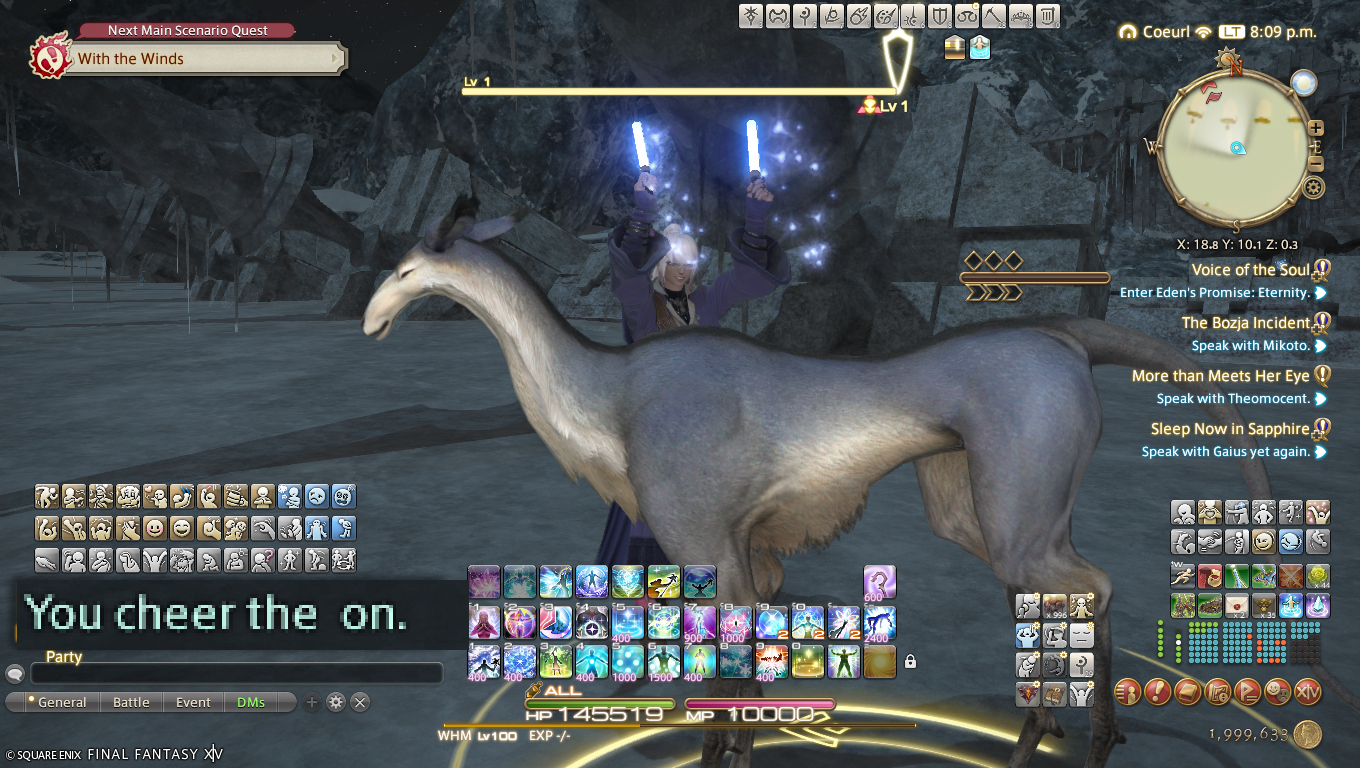1360x768 pixels.
Task: Click the gold gil coin icon
Action: (1307, 735)
